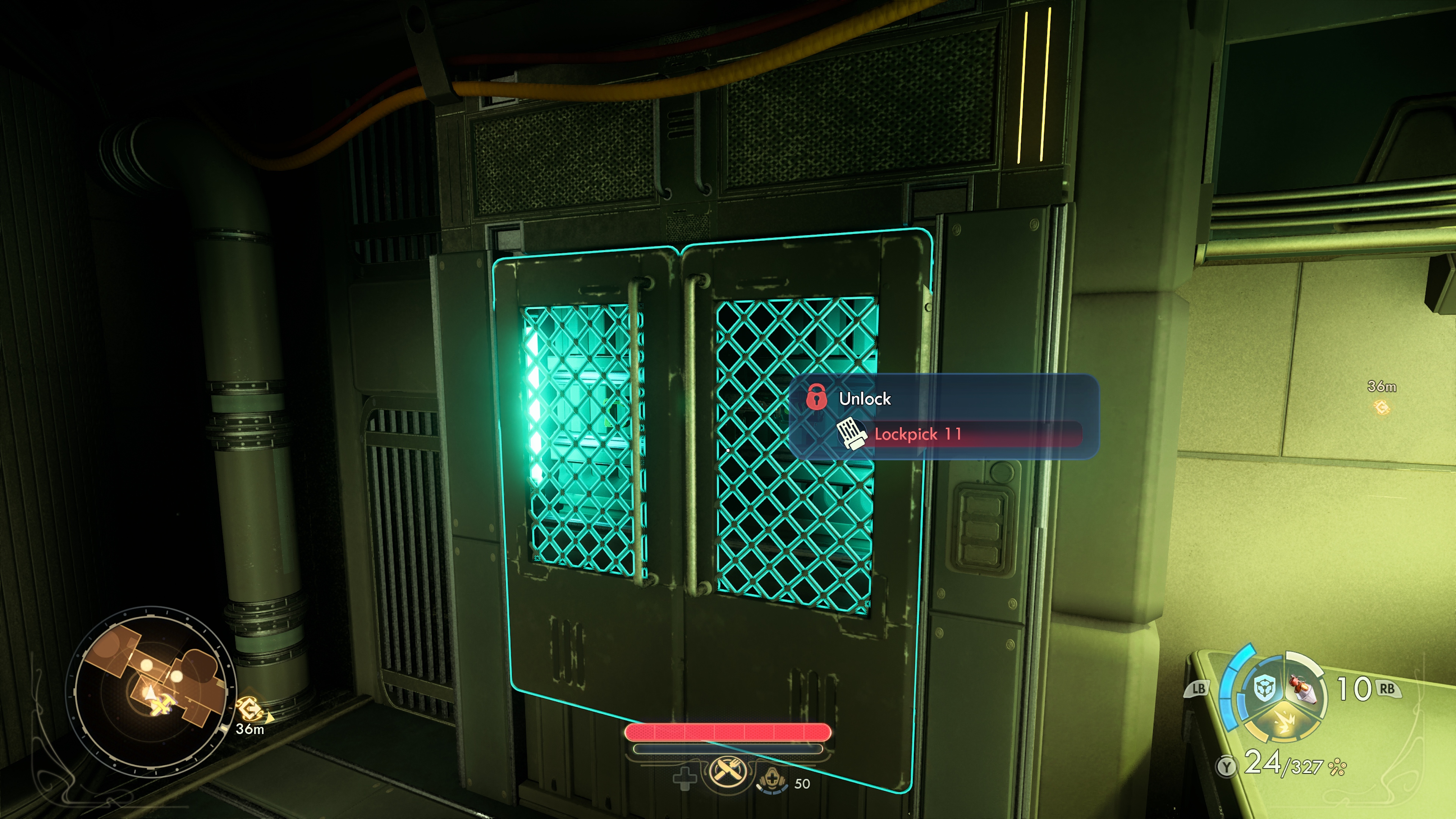The height and width of the screenshot is (819, 1456).
Task: Click the distant objective marker at 36m
Action: [x=1381, y=406]
